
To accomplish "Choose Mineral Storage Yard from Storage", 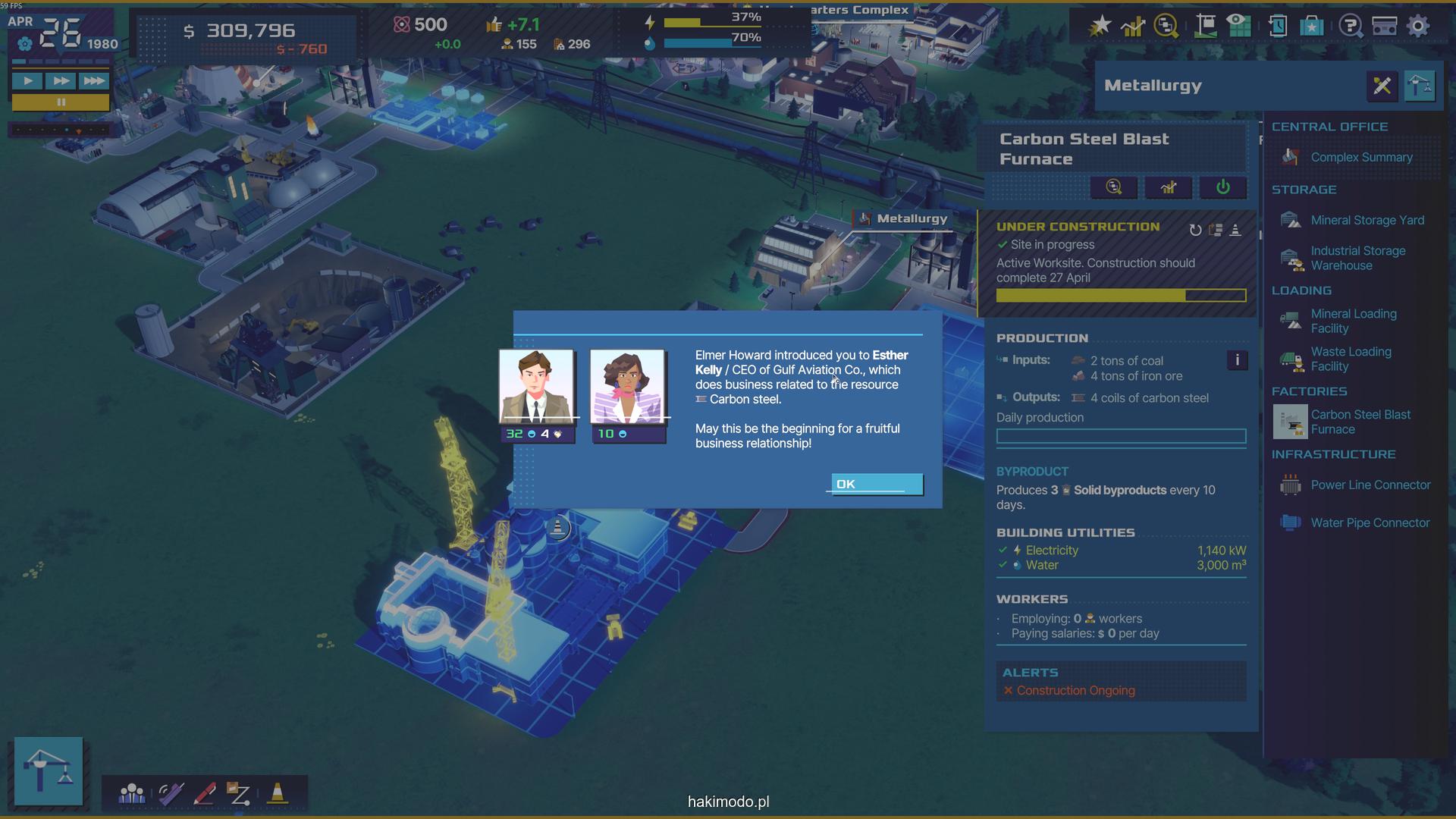I will click(1367, 220).
